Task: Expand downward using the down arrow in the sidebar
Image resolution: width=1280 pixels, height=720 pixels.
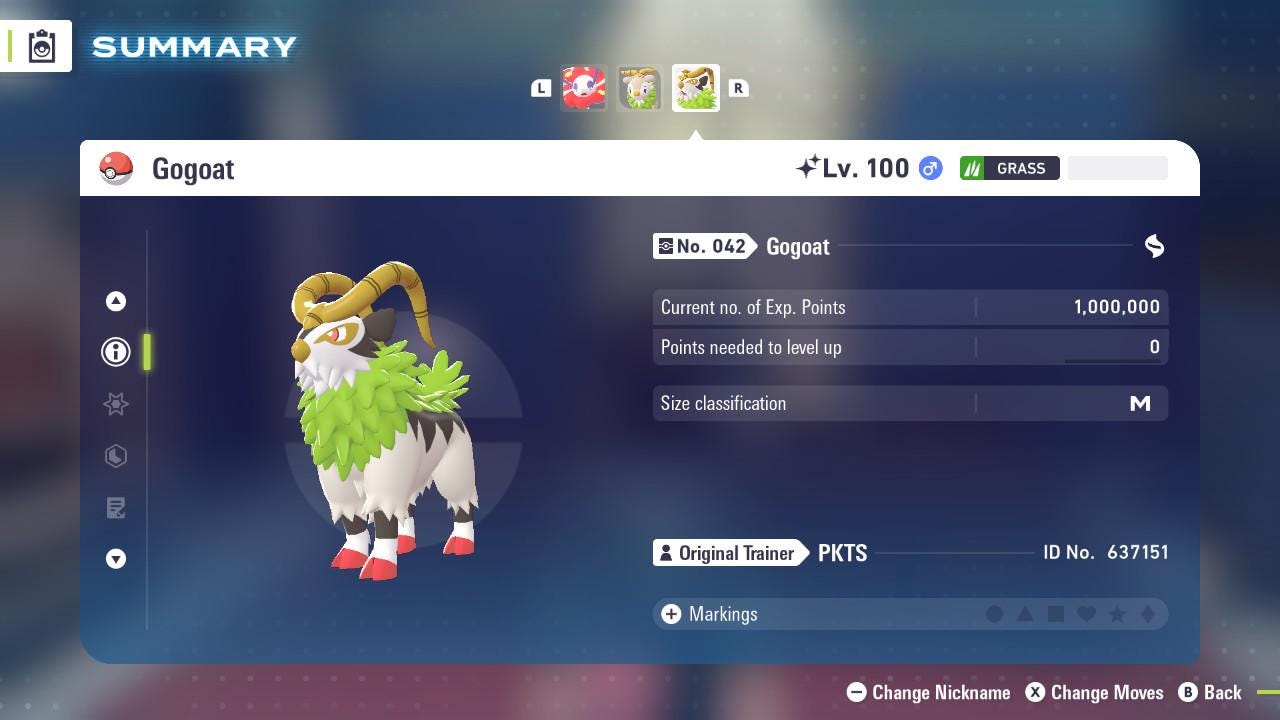Action: 116,559
